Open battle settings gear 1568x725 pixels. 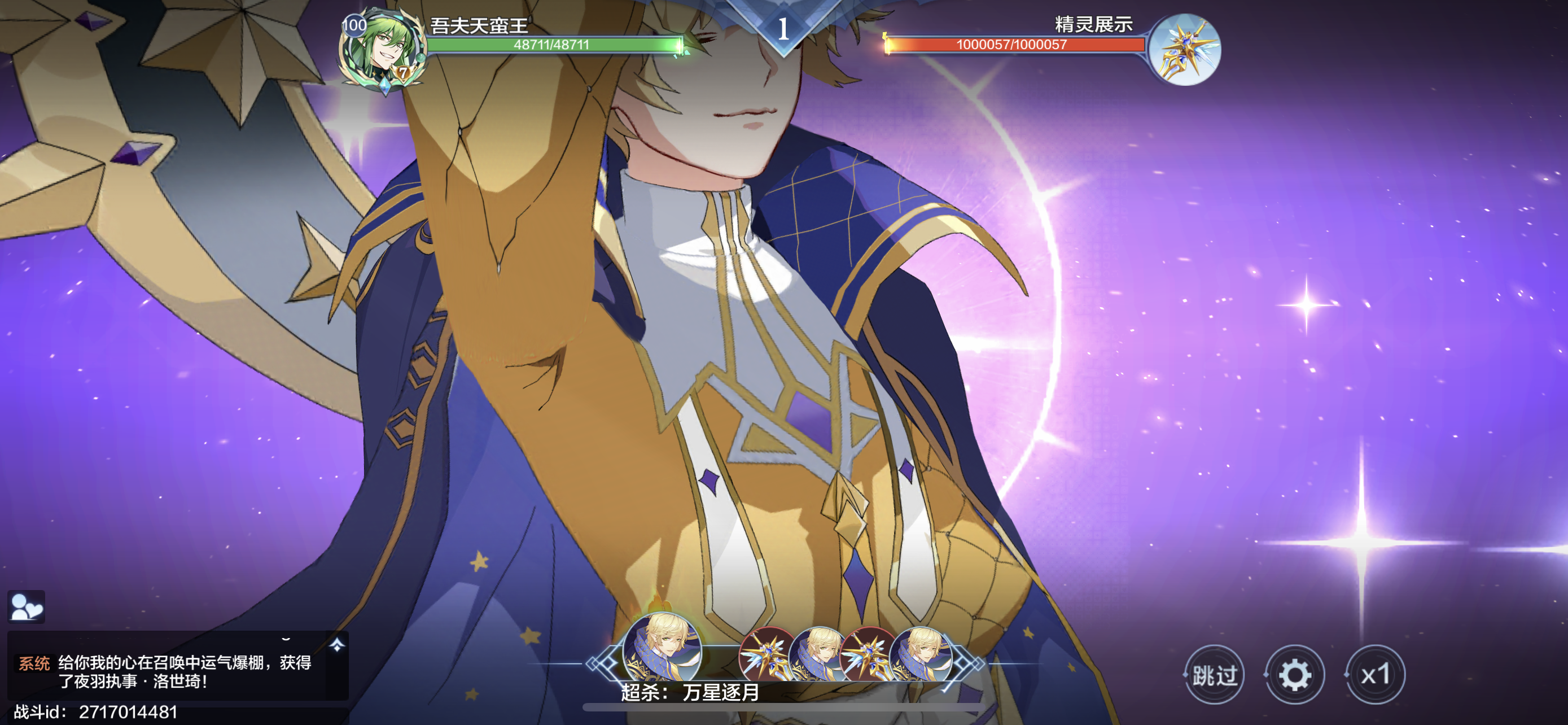[1294, 675]
